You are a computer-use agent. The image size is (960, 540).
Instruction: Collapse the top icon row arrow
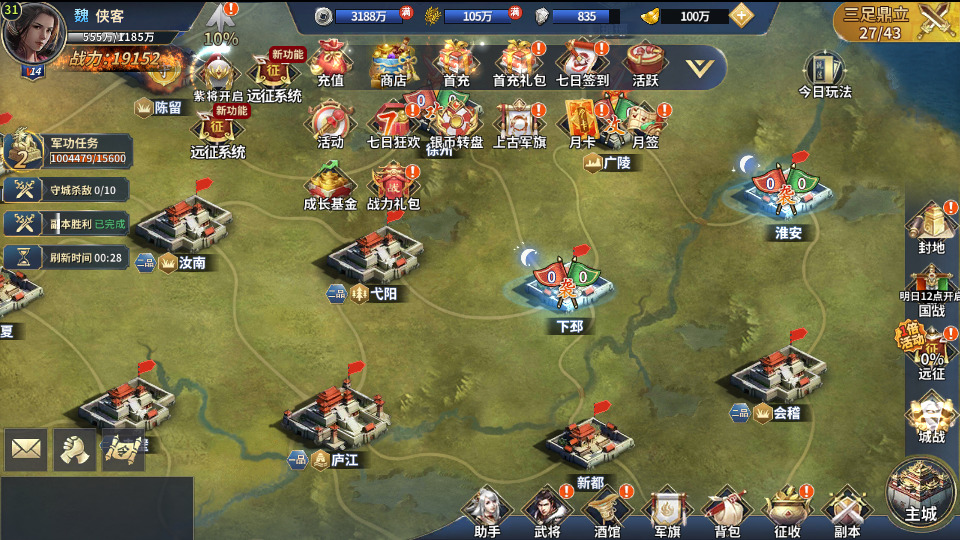(x=705, y=68)
